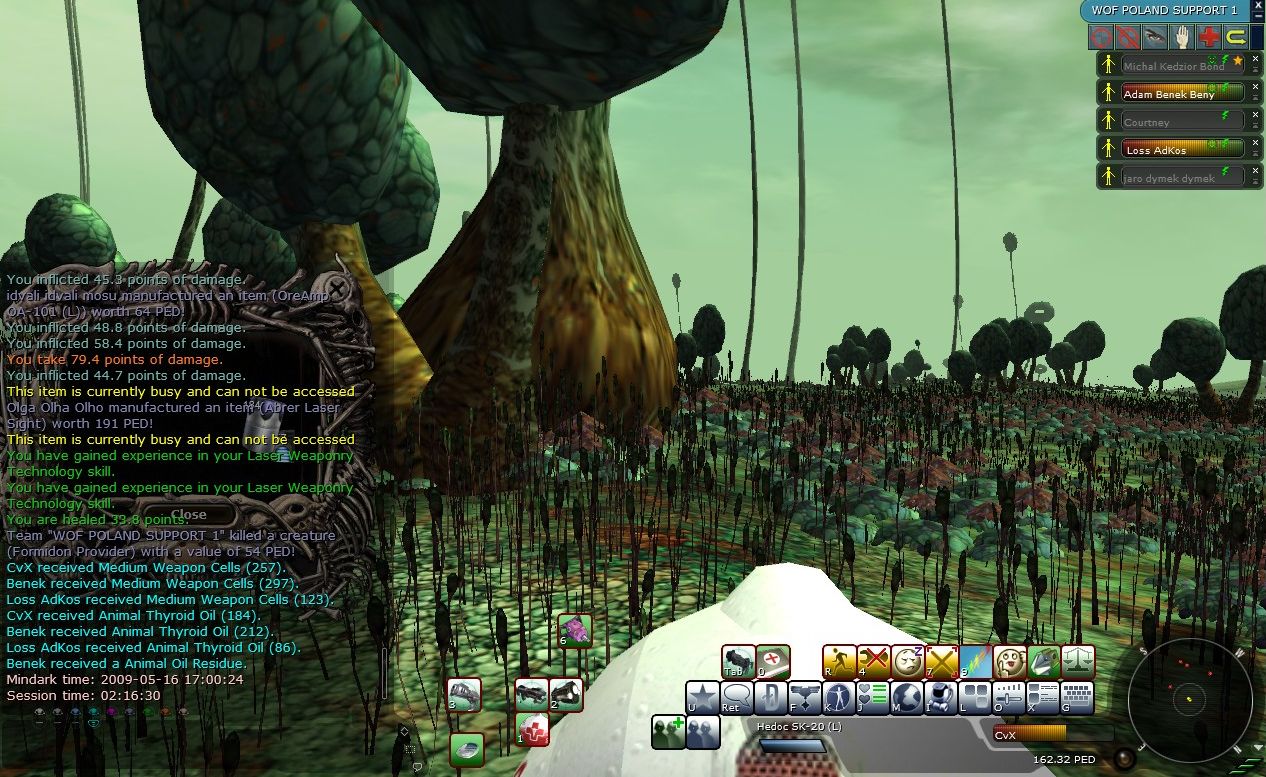This screenshot has height=777, width=1266.
Task: Open the world map globe icon
Action: point(906,697)
